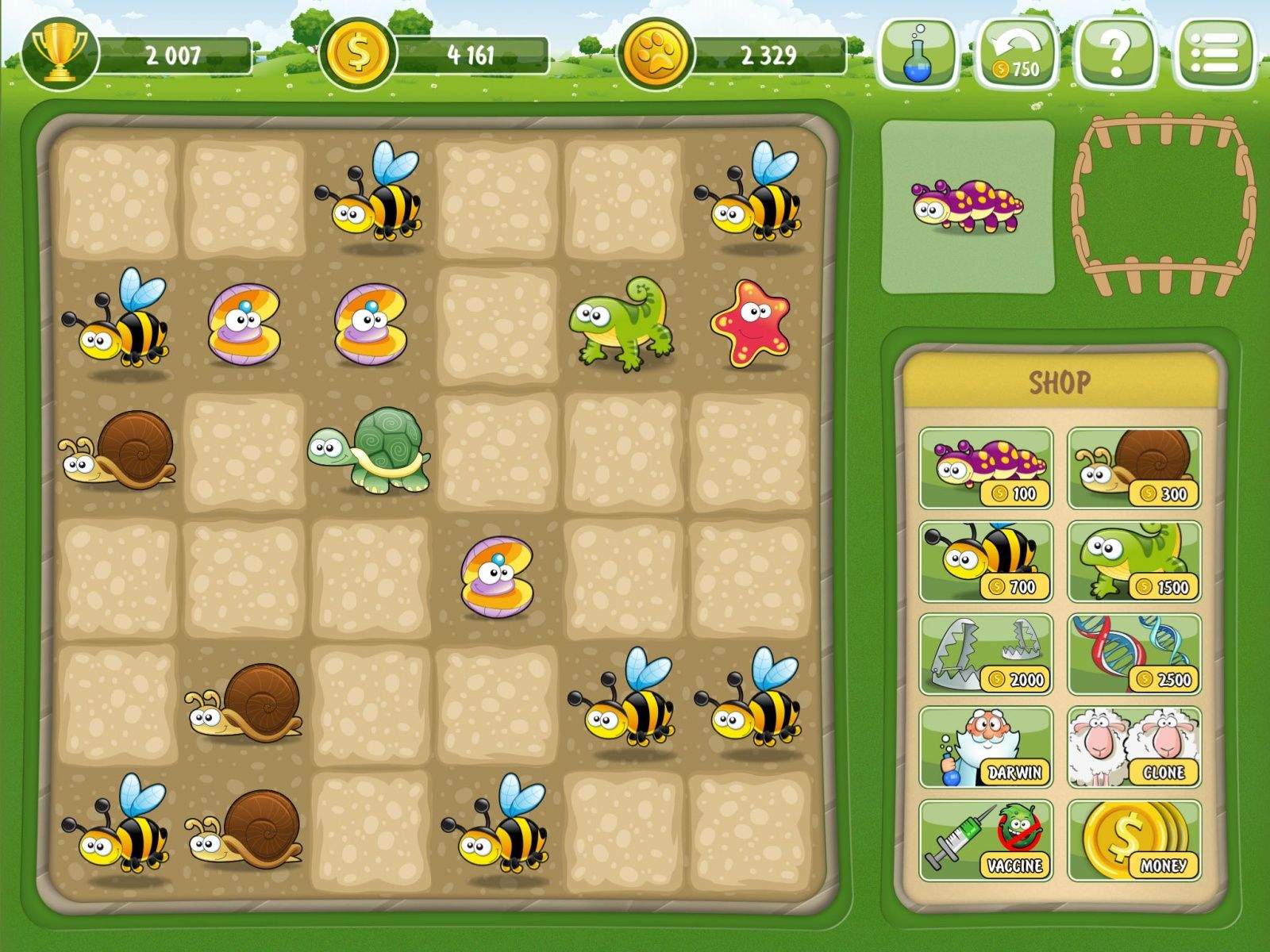Click the empty fenced pen slot
The image size is (1270, 952).
pyautogui.click(x=1164, y=204)
